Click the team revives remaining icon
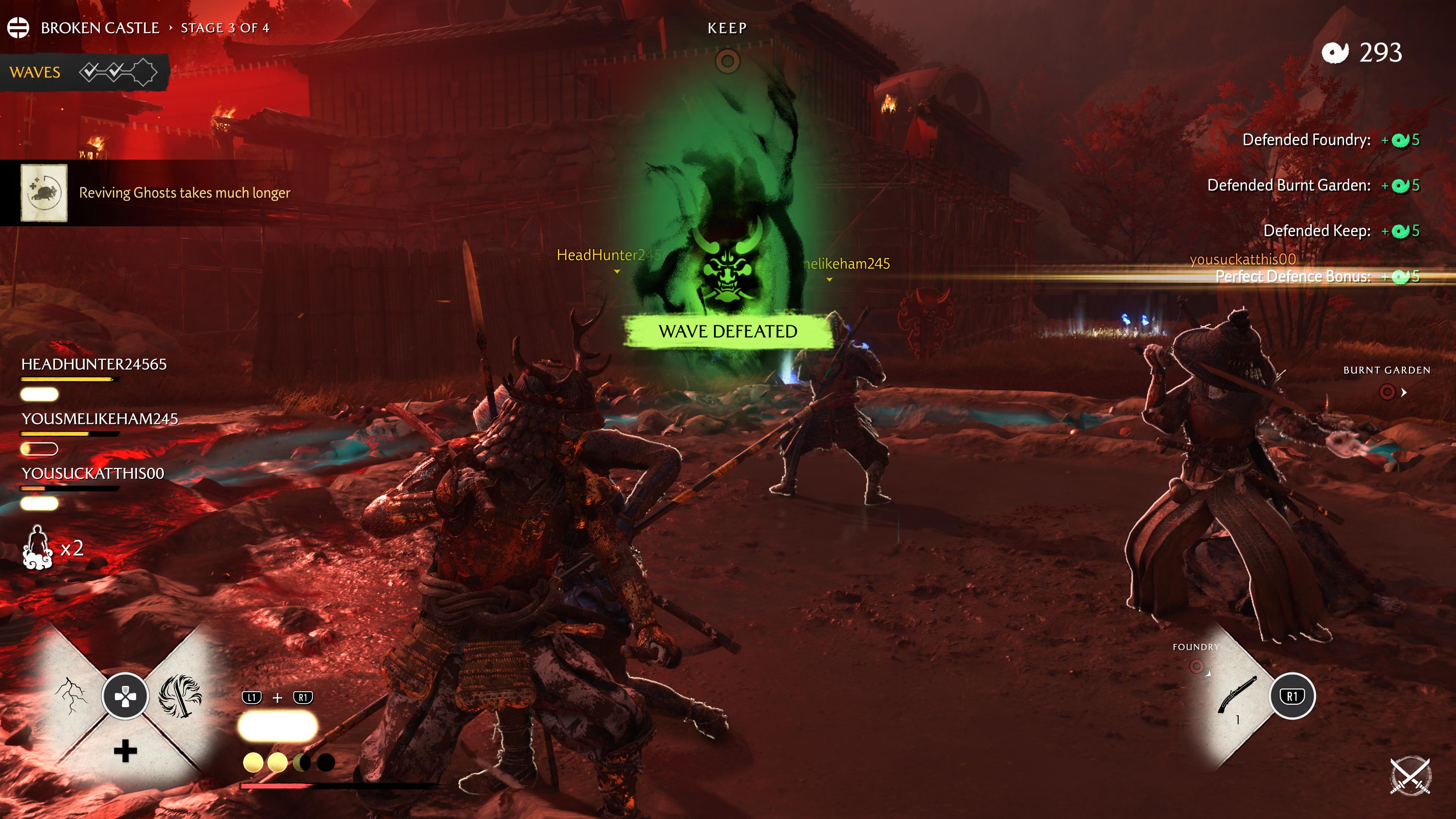This screenshot has width=1456, height=819. tap(37, 547)
